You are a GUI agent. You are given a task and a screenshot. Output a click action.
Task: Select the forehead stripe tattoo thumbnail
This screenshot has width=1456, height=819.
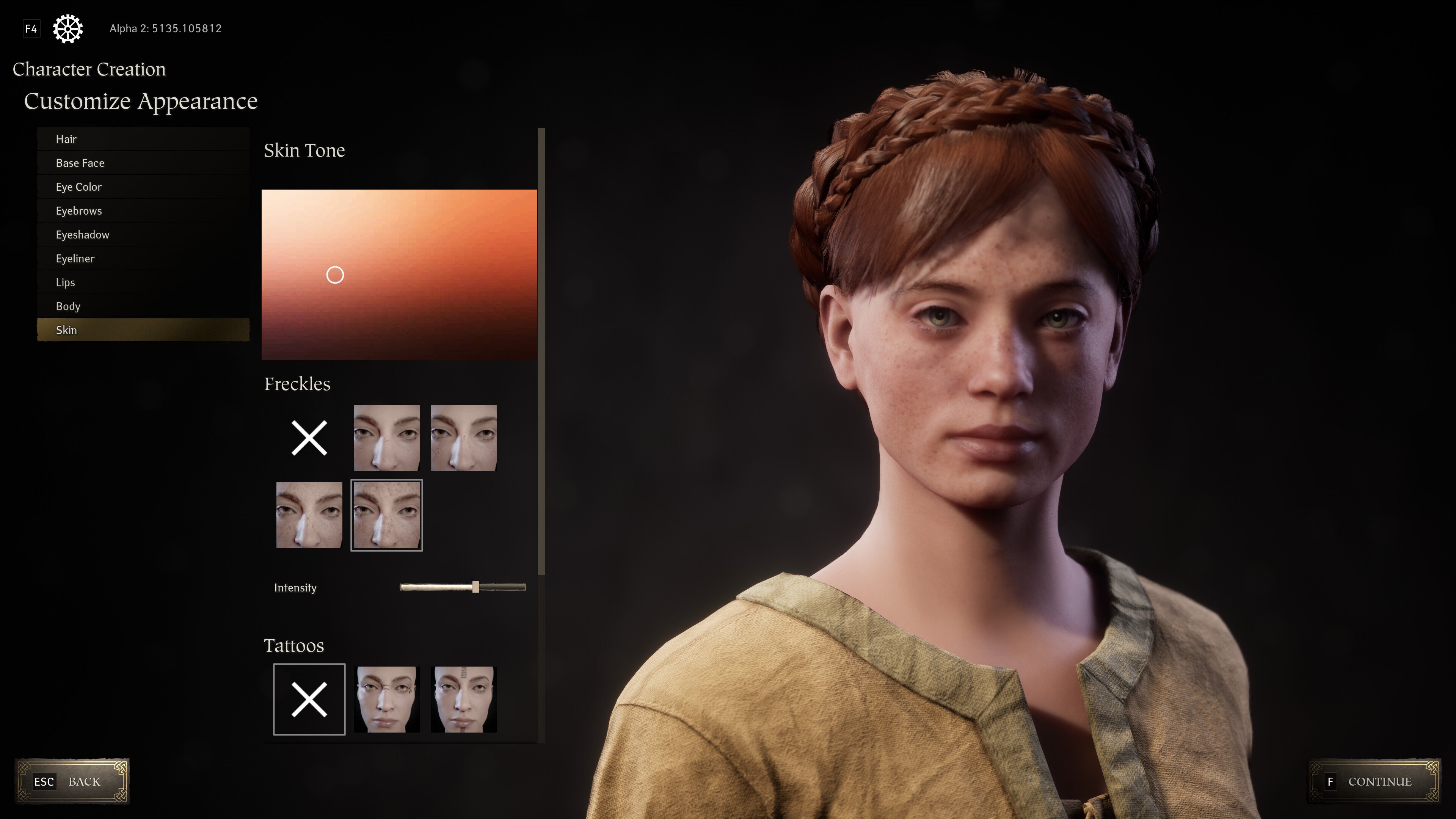pos(463,699)
